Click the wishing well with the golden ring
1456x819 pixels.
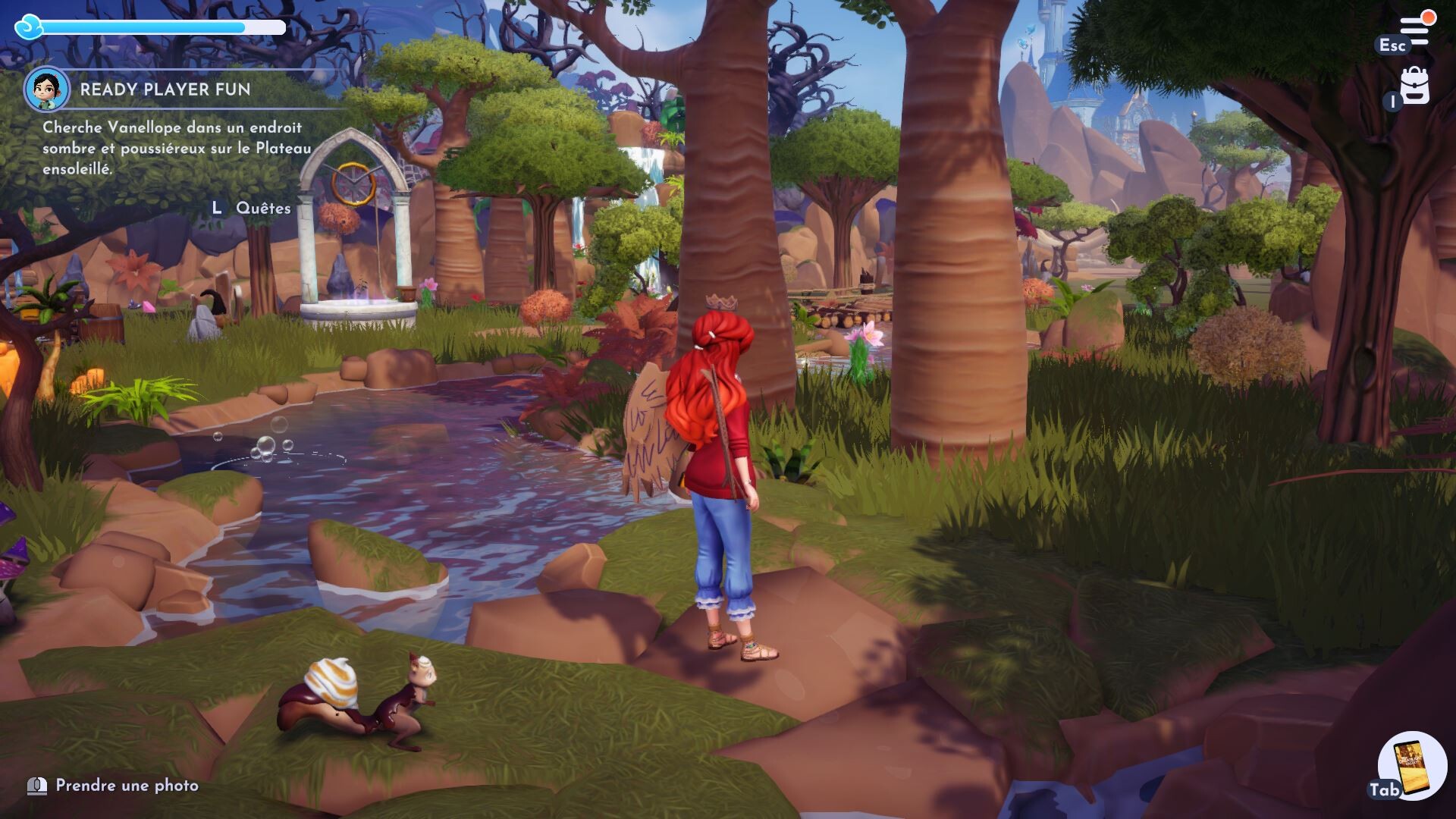(356, 227)
